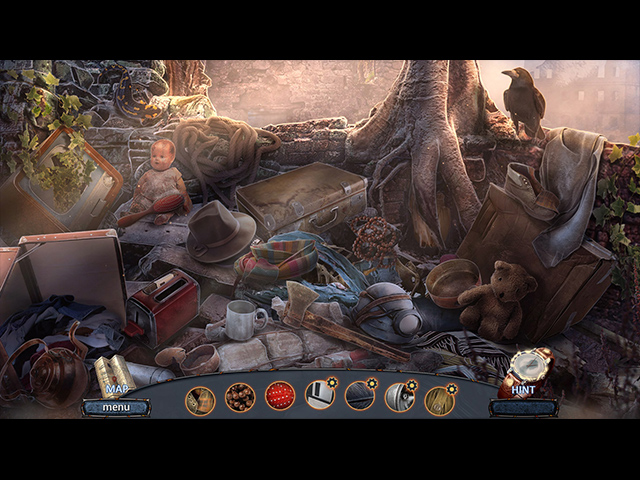
Task: Choose the red studded item slot
Action: pos(280,398)
